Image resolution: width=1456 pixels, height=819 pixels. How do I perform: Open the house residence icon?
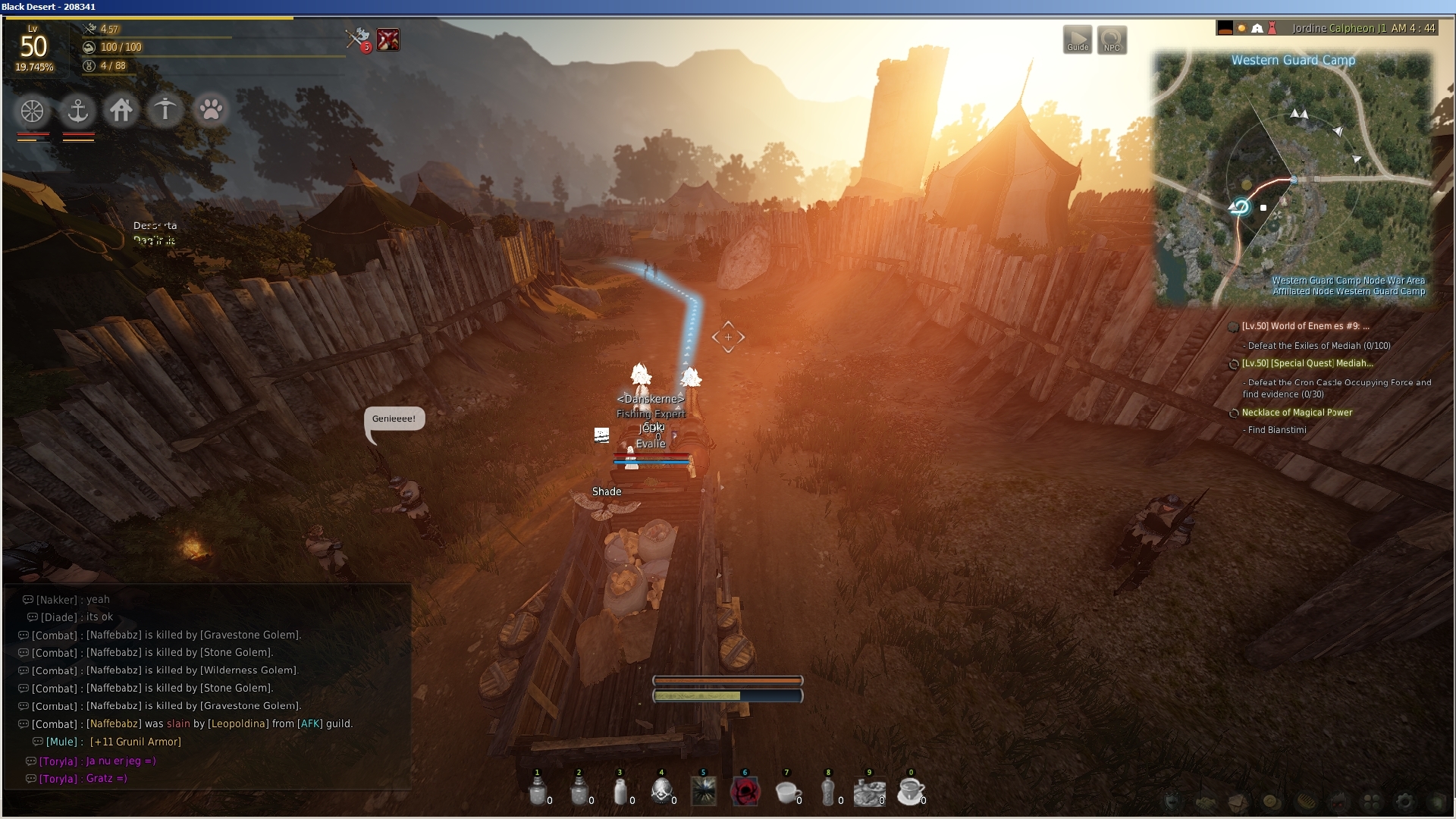(x=121, y=110)
